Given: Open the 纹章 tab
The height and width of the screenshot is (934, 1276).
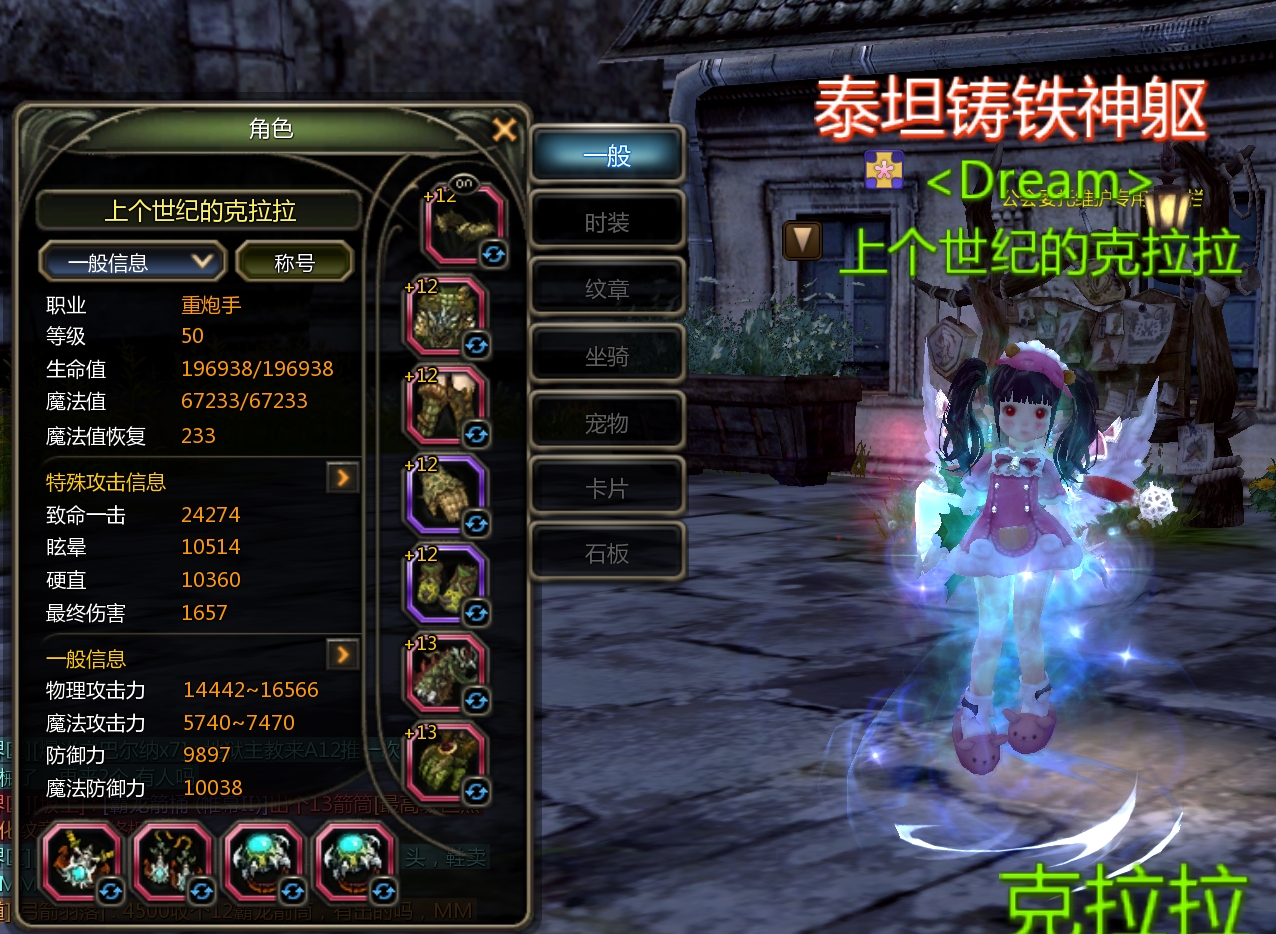Looking at the screenshot, I should point(607,289).
